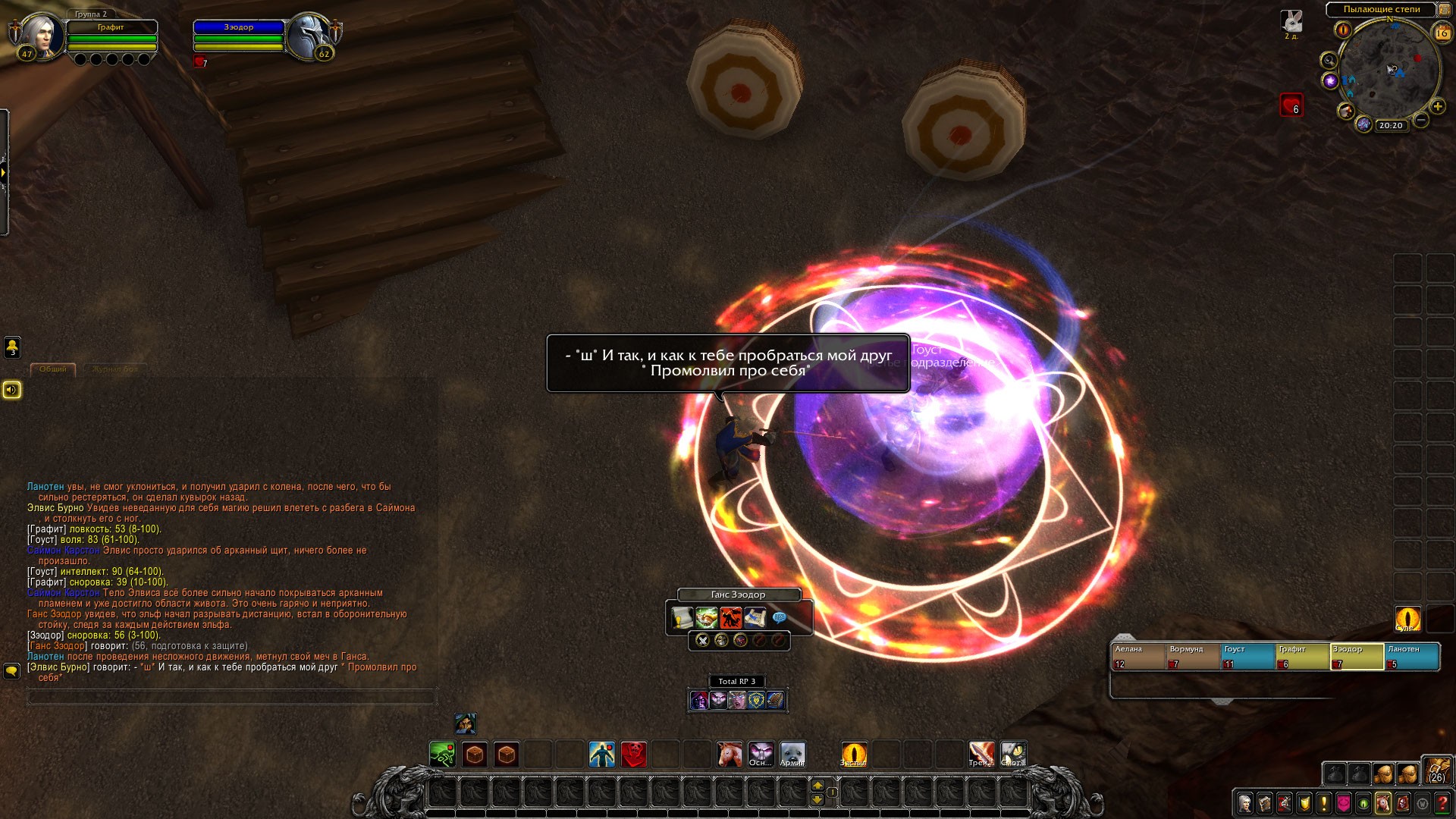Select the Графит player portrait frame
Screen dimensions: 1456x819
pyautogui.click(x=40, y=36)
